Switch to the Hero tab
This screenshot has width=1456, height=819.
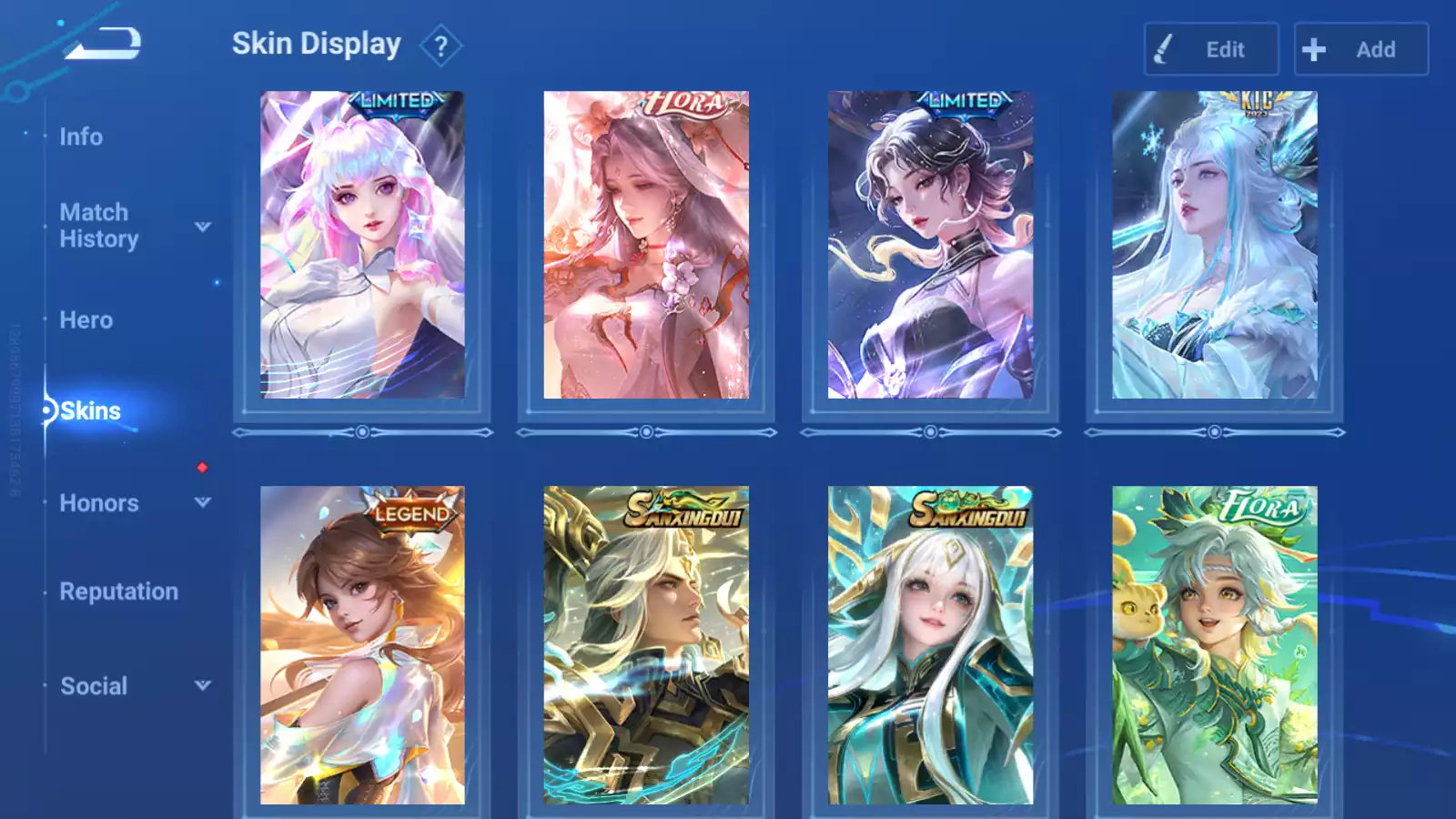(x=86, y=320)
